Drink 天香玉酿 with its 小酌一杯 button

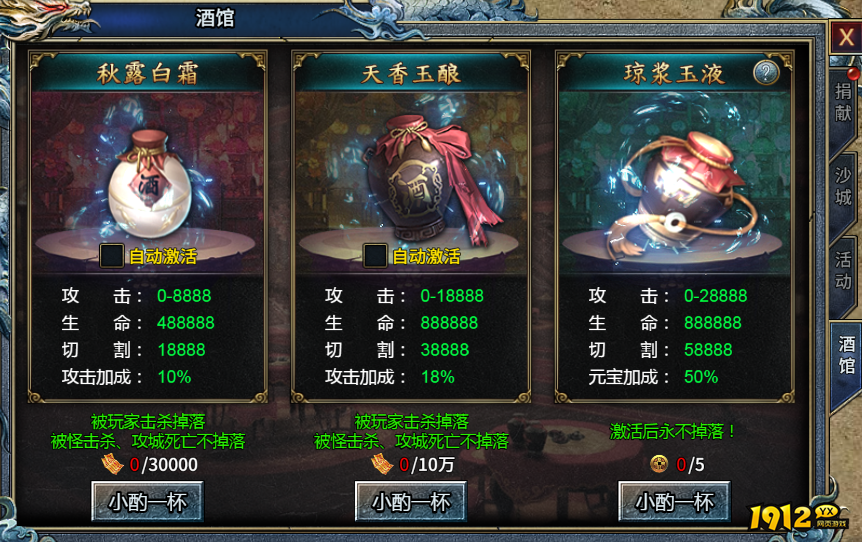[411, 501]
